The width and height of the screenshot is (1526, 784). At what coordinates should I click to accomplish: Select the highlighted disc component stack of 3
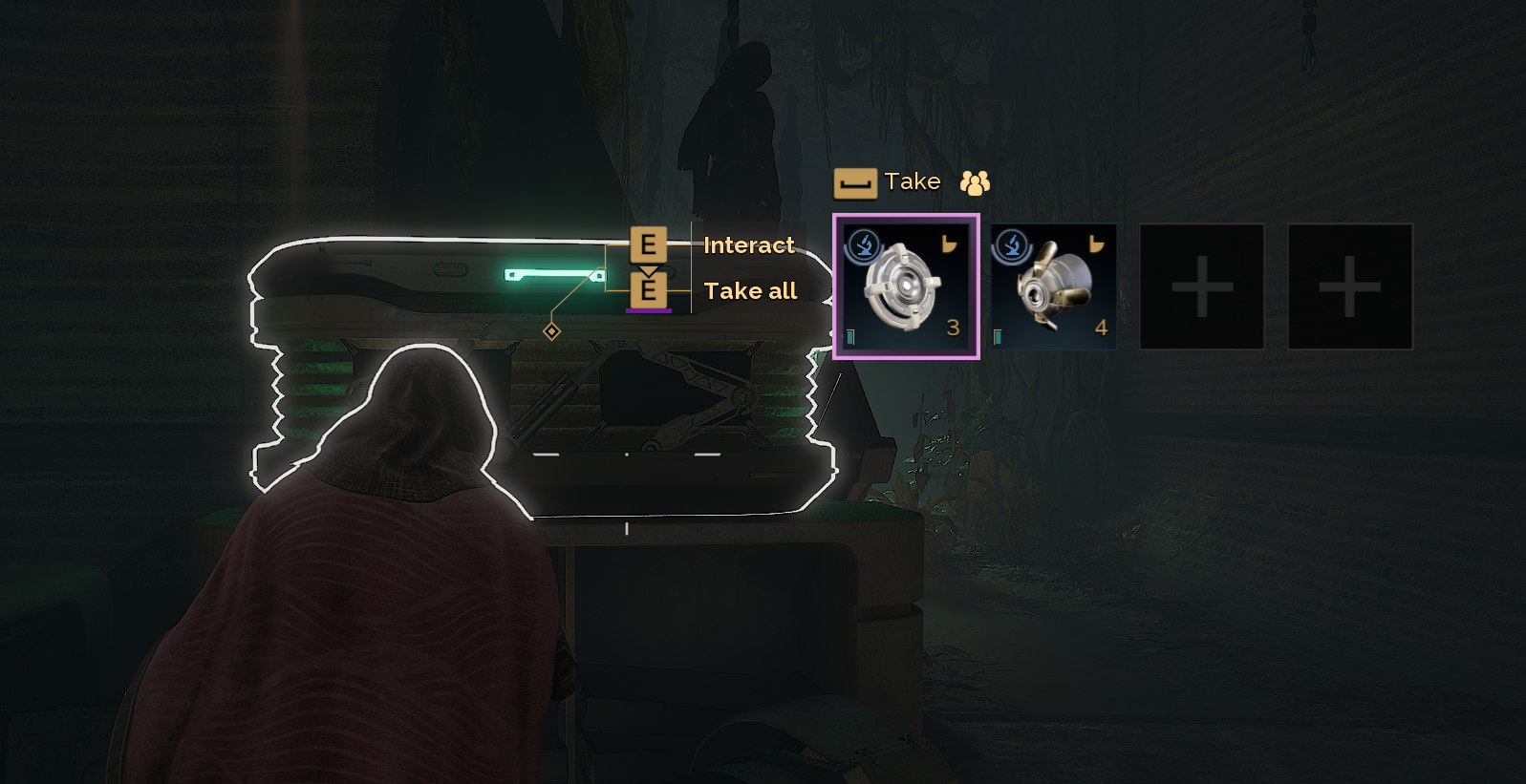(x=906, y=286)
